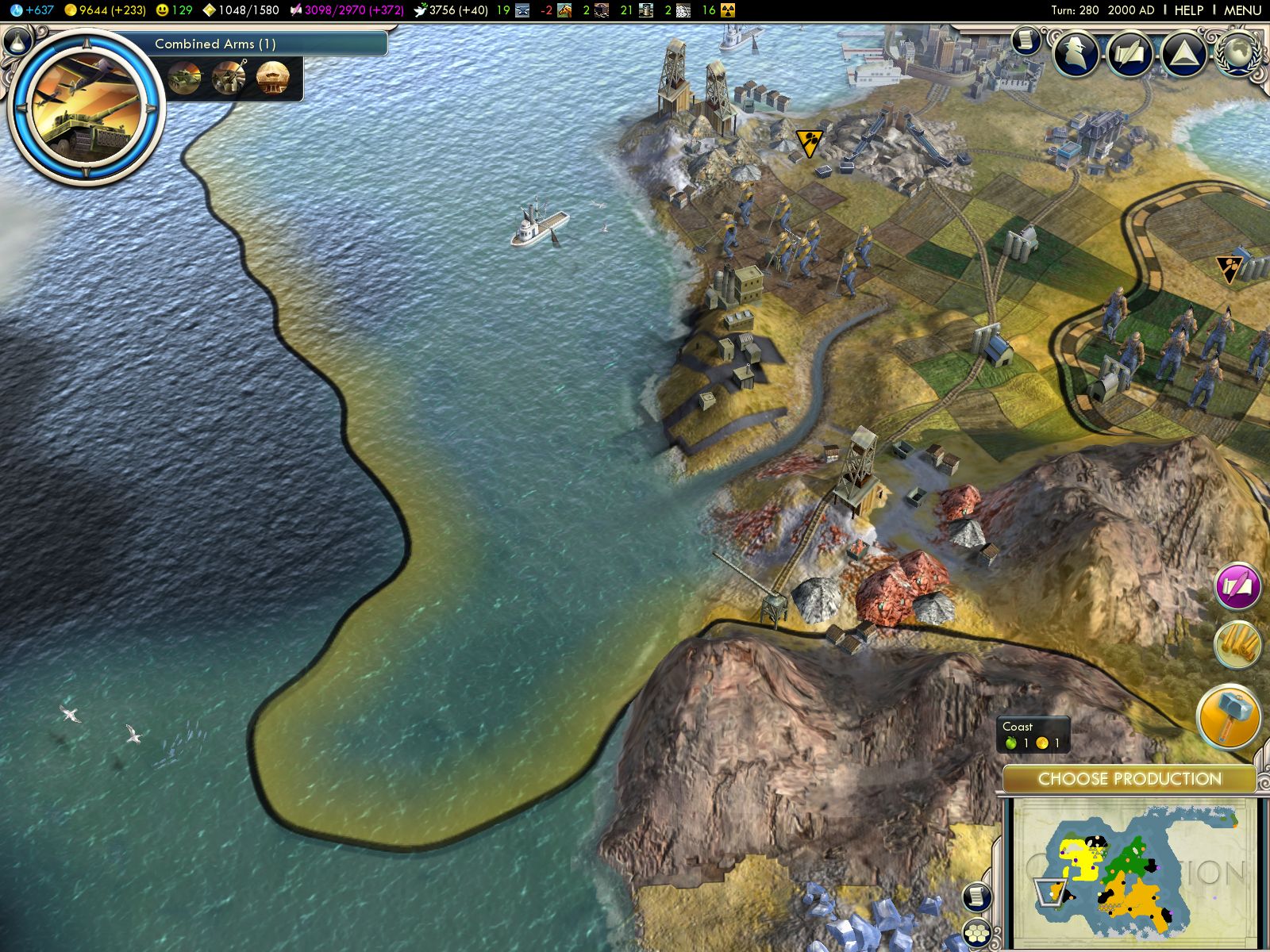Click the gold treasury amount in top bar
The height and width of the screenshot is (952, 1270).
click(106, 10)
